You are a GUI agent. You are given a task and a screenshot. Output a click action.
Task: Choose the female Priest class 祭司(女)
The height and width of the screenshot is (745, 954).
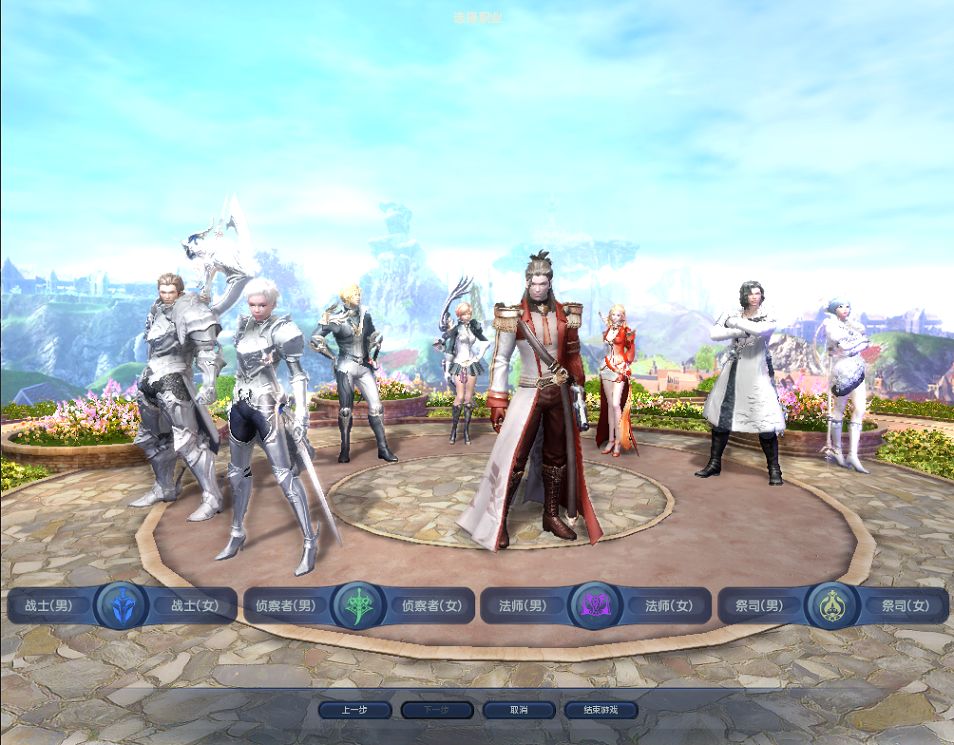coord(904,606)
